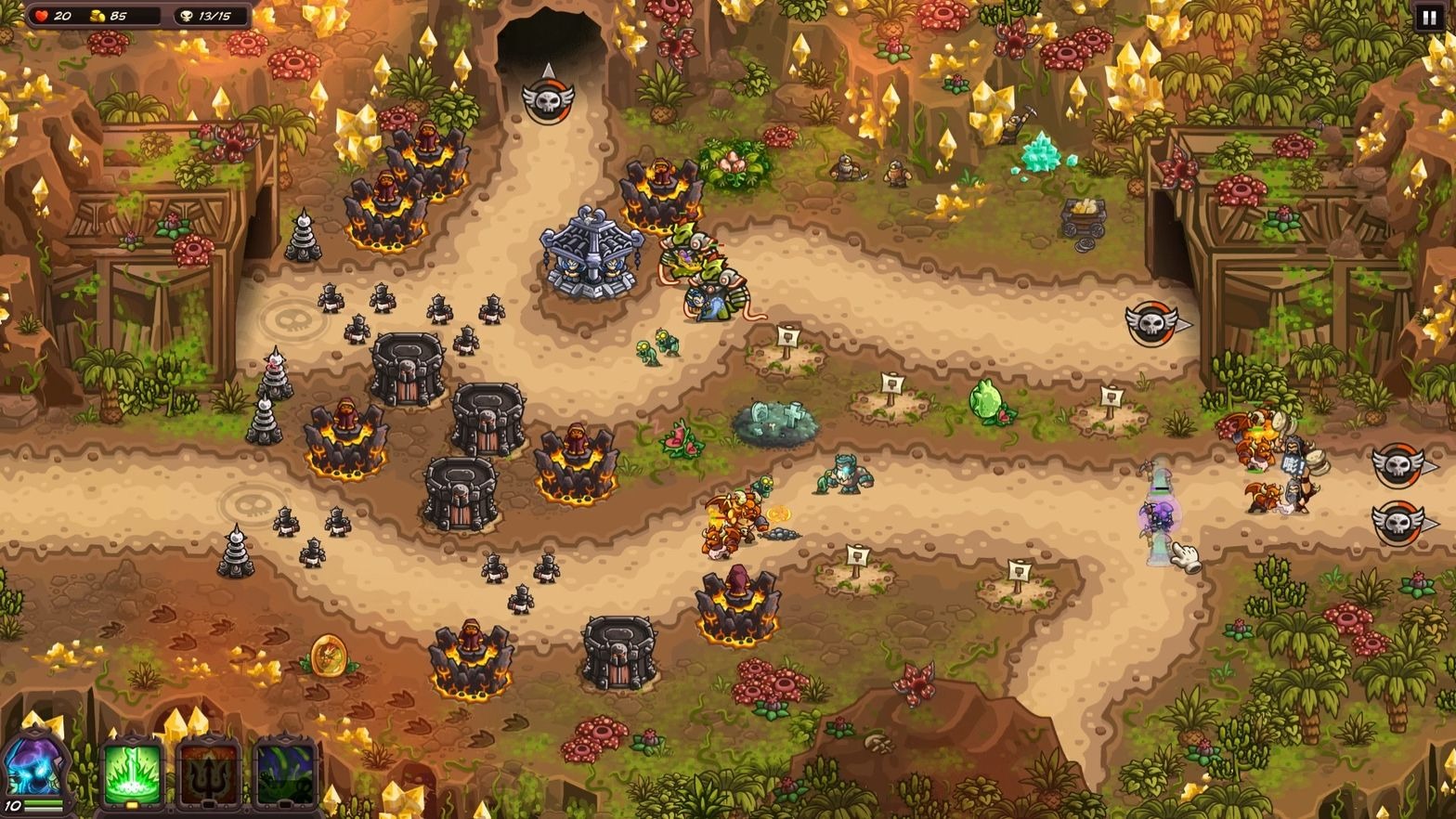Pause the game
This screenshot has height=819, width=1456.
click(1428, 19)
